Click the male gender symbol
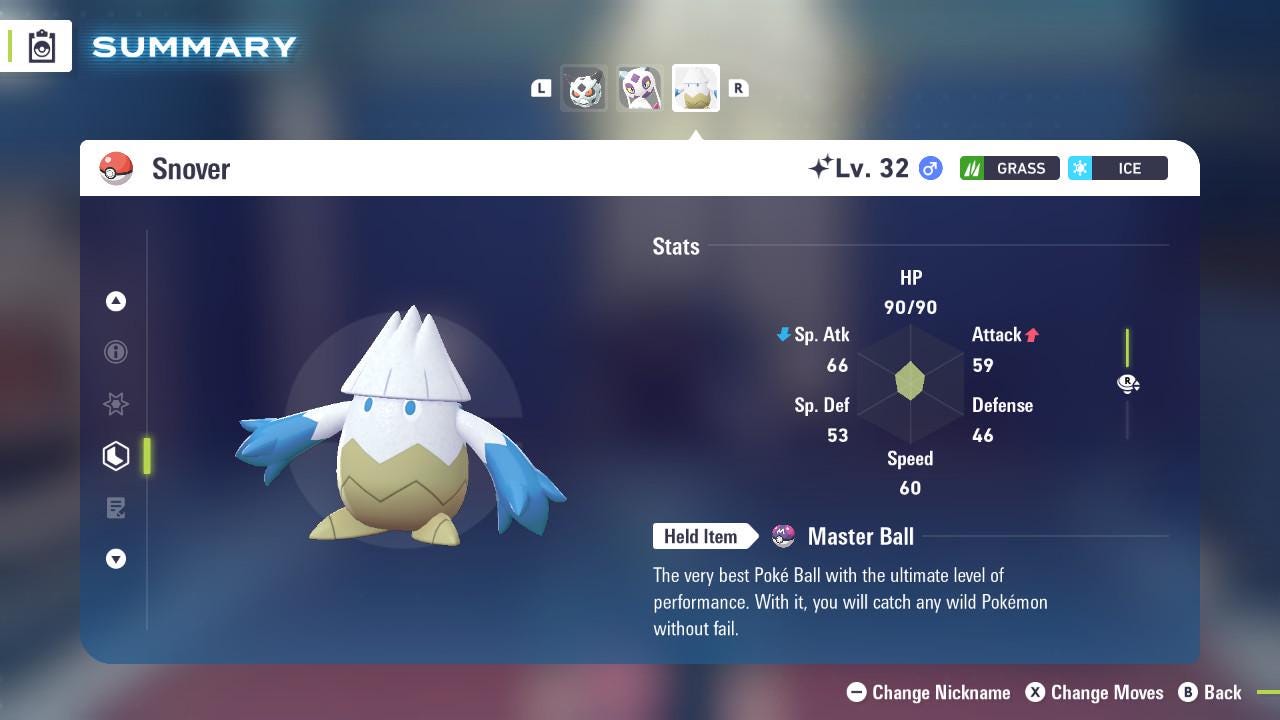Viewport: 1280px width, 720px height. (929, 168)
